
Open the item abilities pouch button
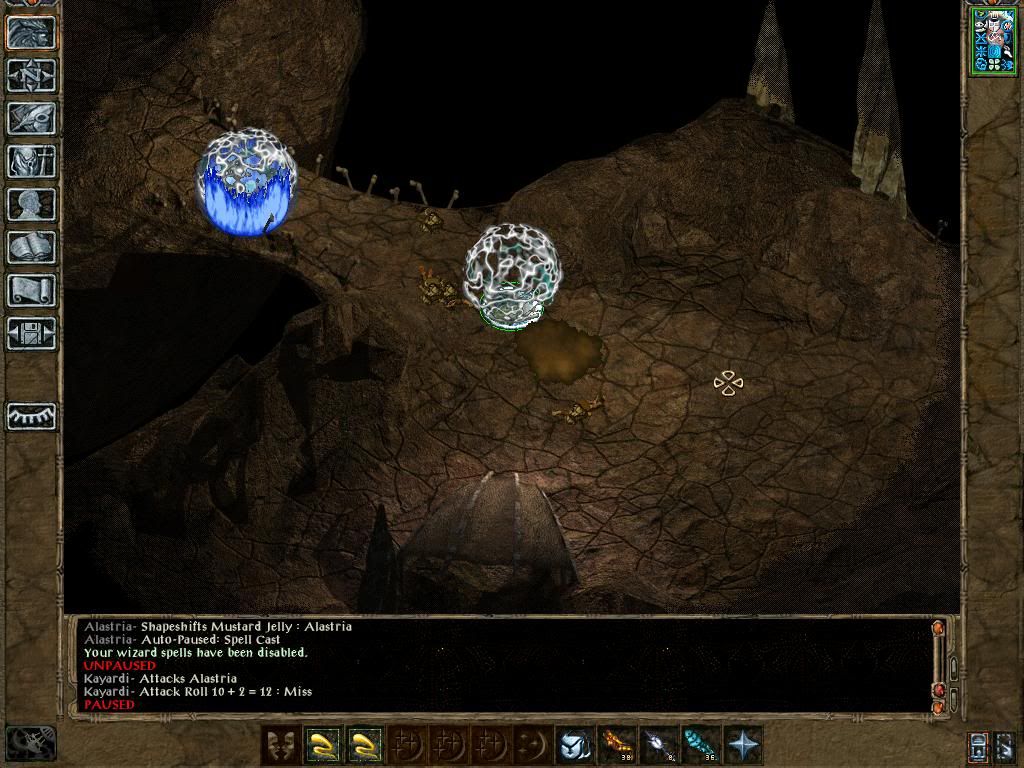tap(573, 745)
